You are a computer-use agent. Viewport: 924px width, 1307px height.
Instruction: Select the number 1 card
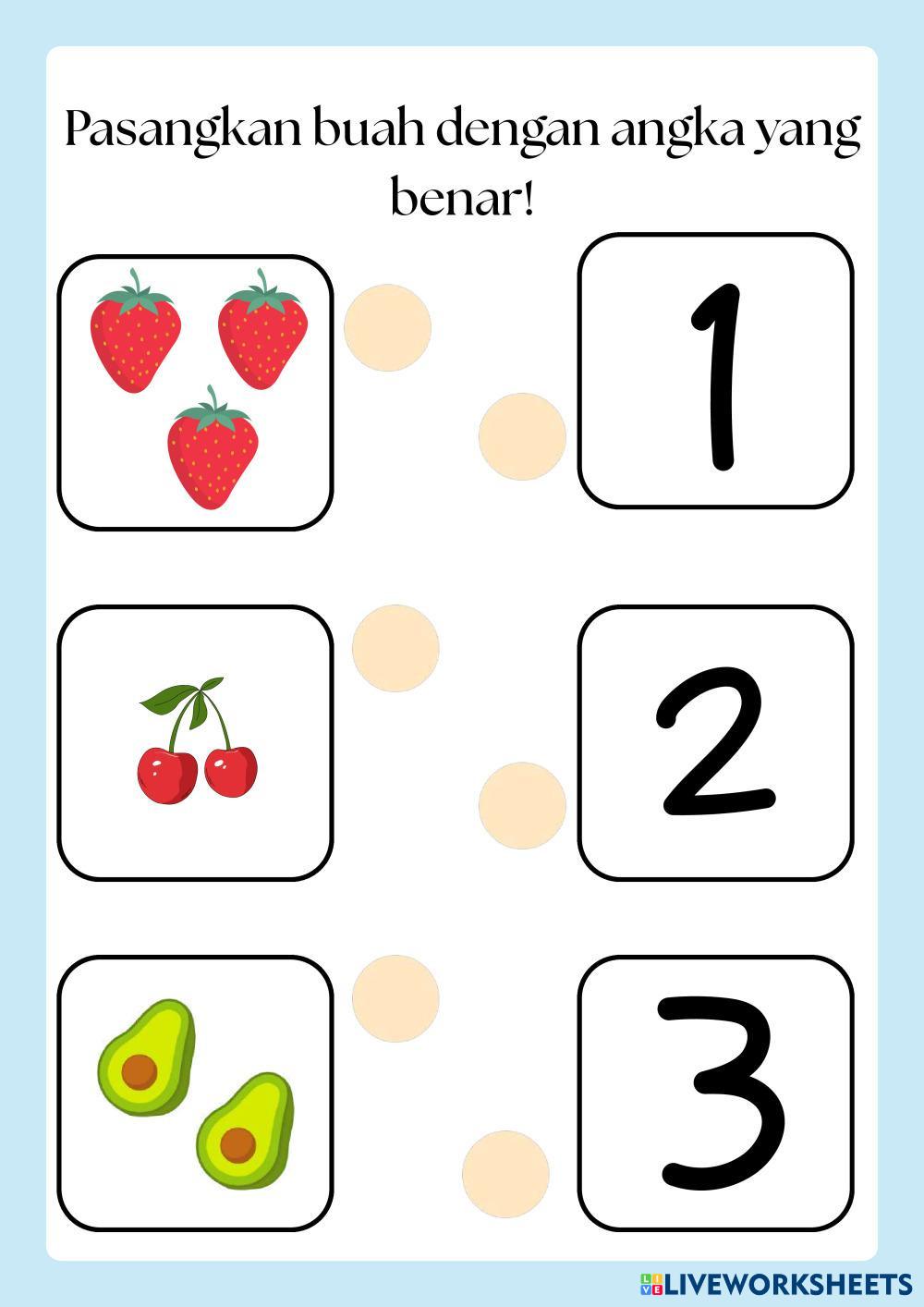(715, 371)
